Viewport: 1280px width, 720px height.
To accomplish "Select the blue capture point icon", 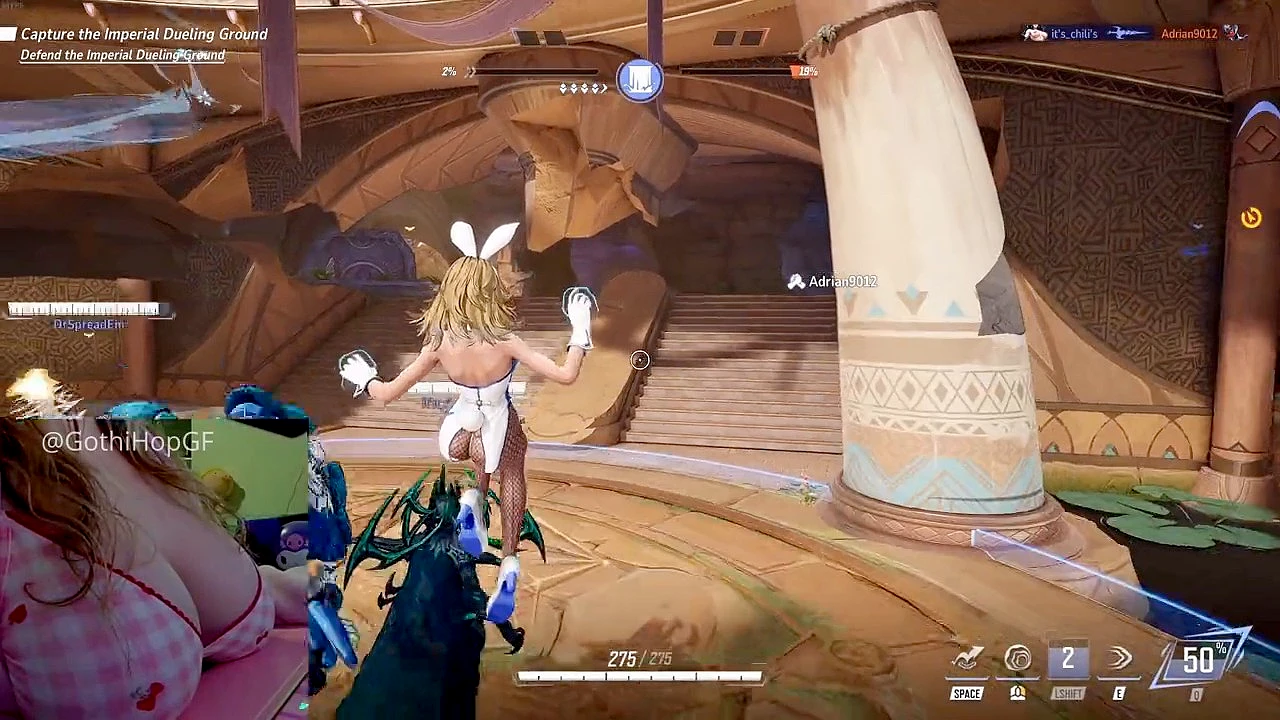I will pyautogui.click(x=640, y=80).
